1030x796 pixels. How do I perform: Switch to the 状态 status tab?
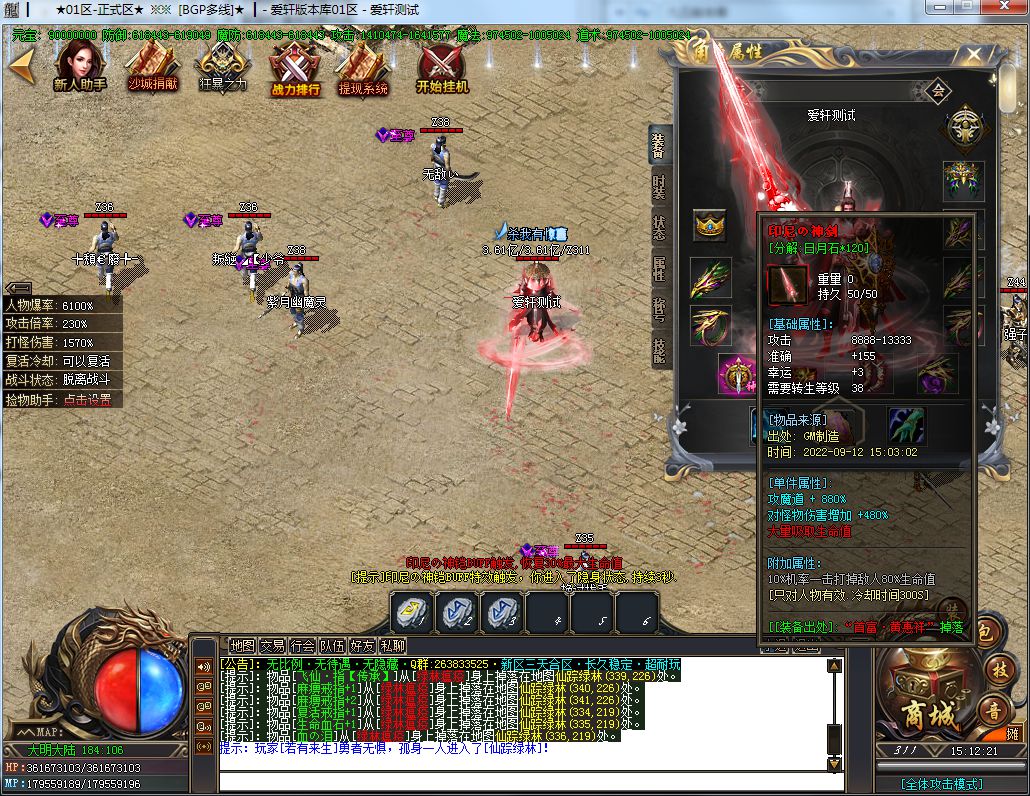pos(659,227)
